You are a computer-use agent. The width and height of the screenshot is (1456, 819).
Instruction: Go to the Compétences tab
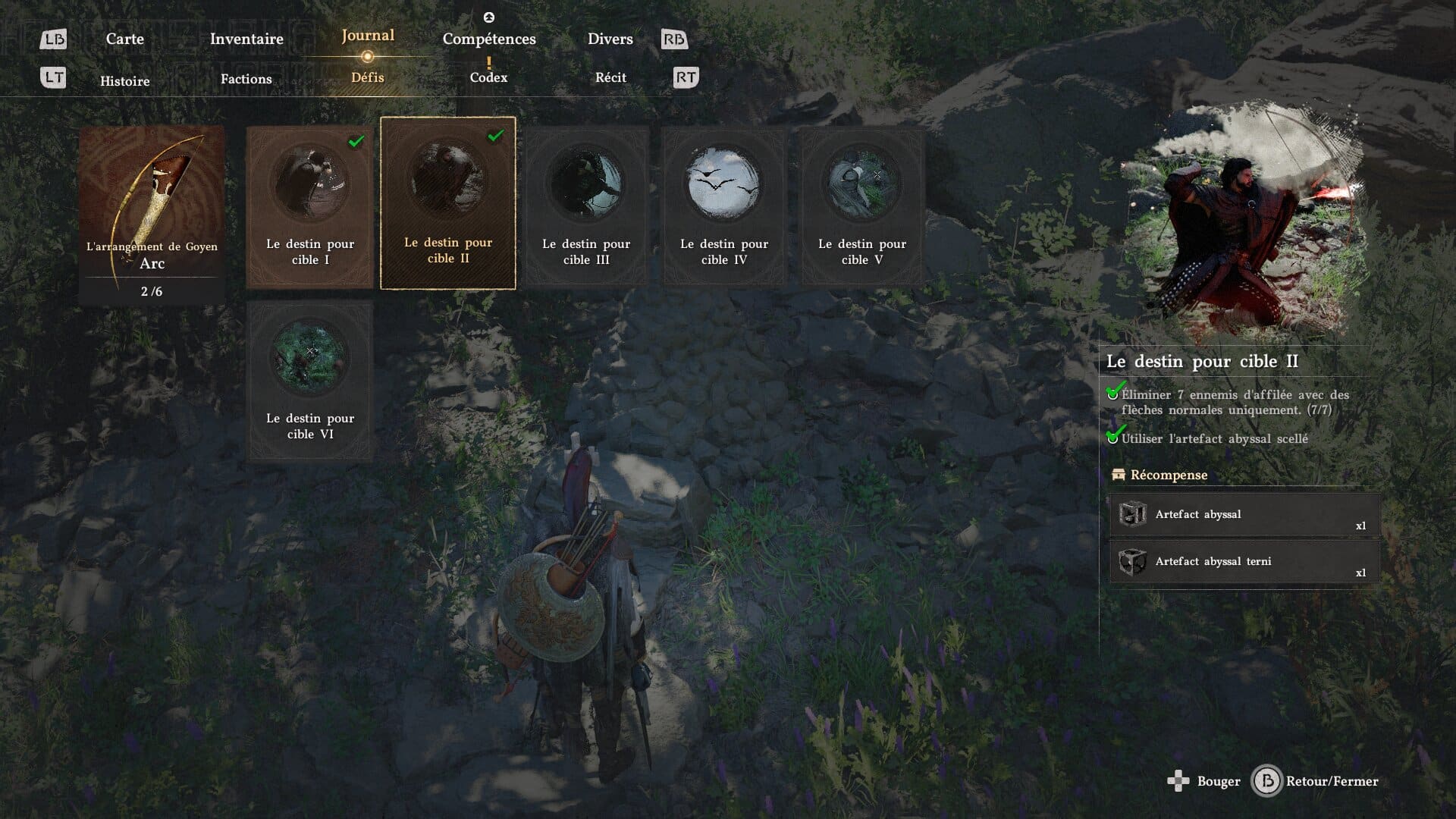point(489,39)
